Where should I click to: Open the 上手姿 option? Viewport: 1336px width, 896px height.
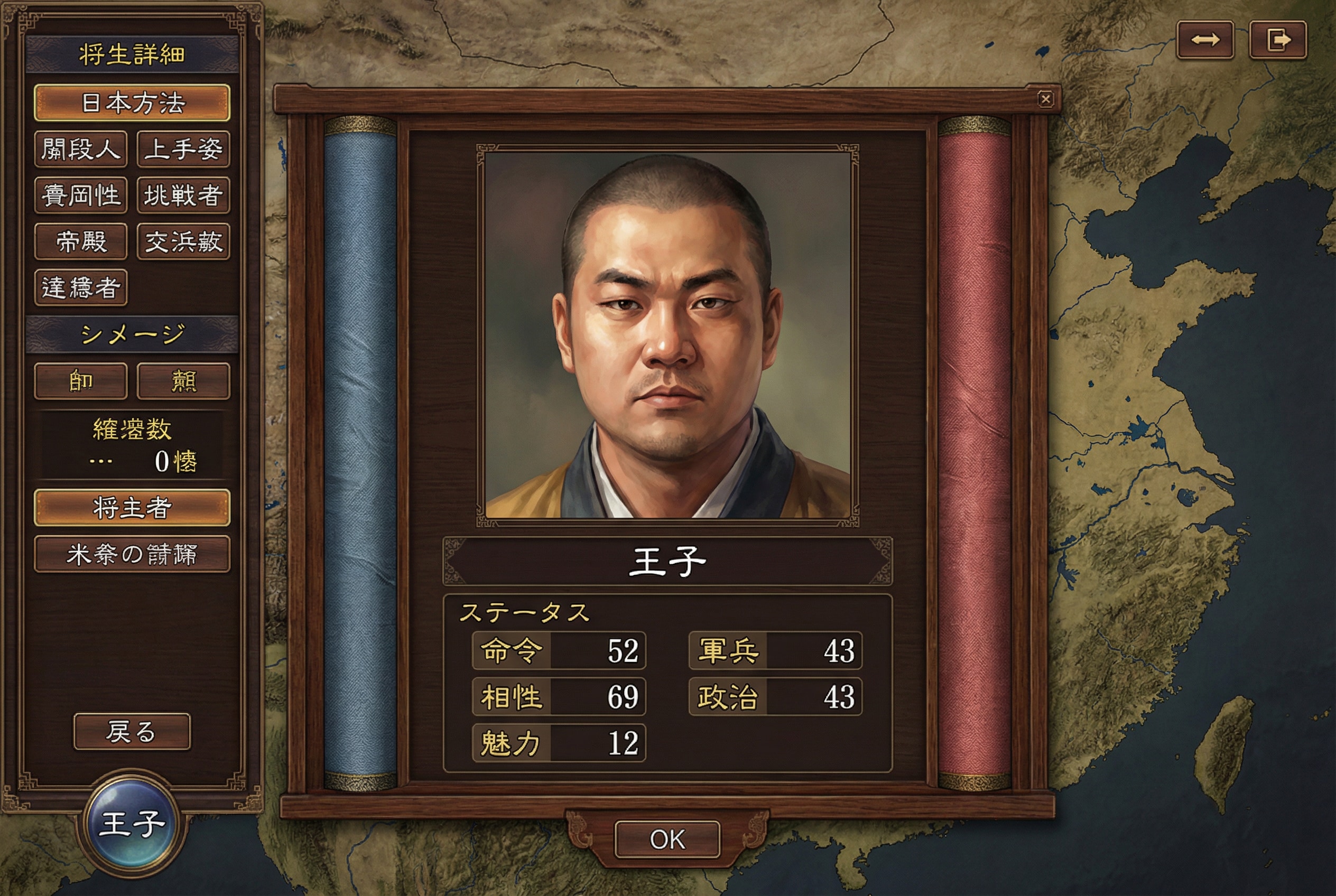[x=183, y=149]
